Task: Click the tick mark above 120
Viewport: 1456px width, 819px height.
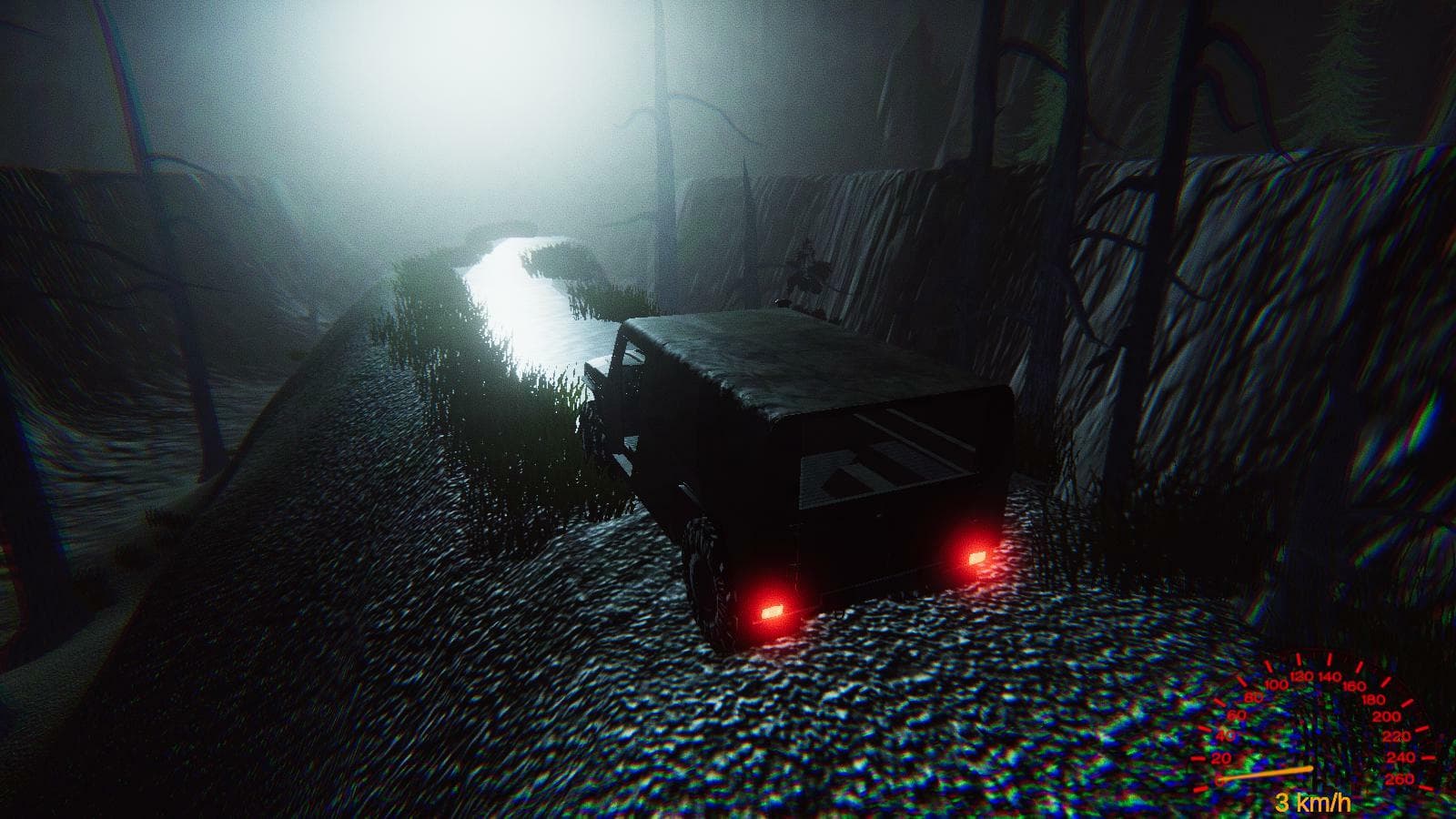Action: click(1299, 661)
